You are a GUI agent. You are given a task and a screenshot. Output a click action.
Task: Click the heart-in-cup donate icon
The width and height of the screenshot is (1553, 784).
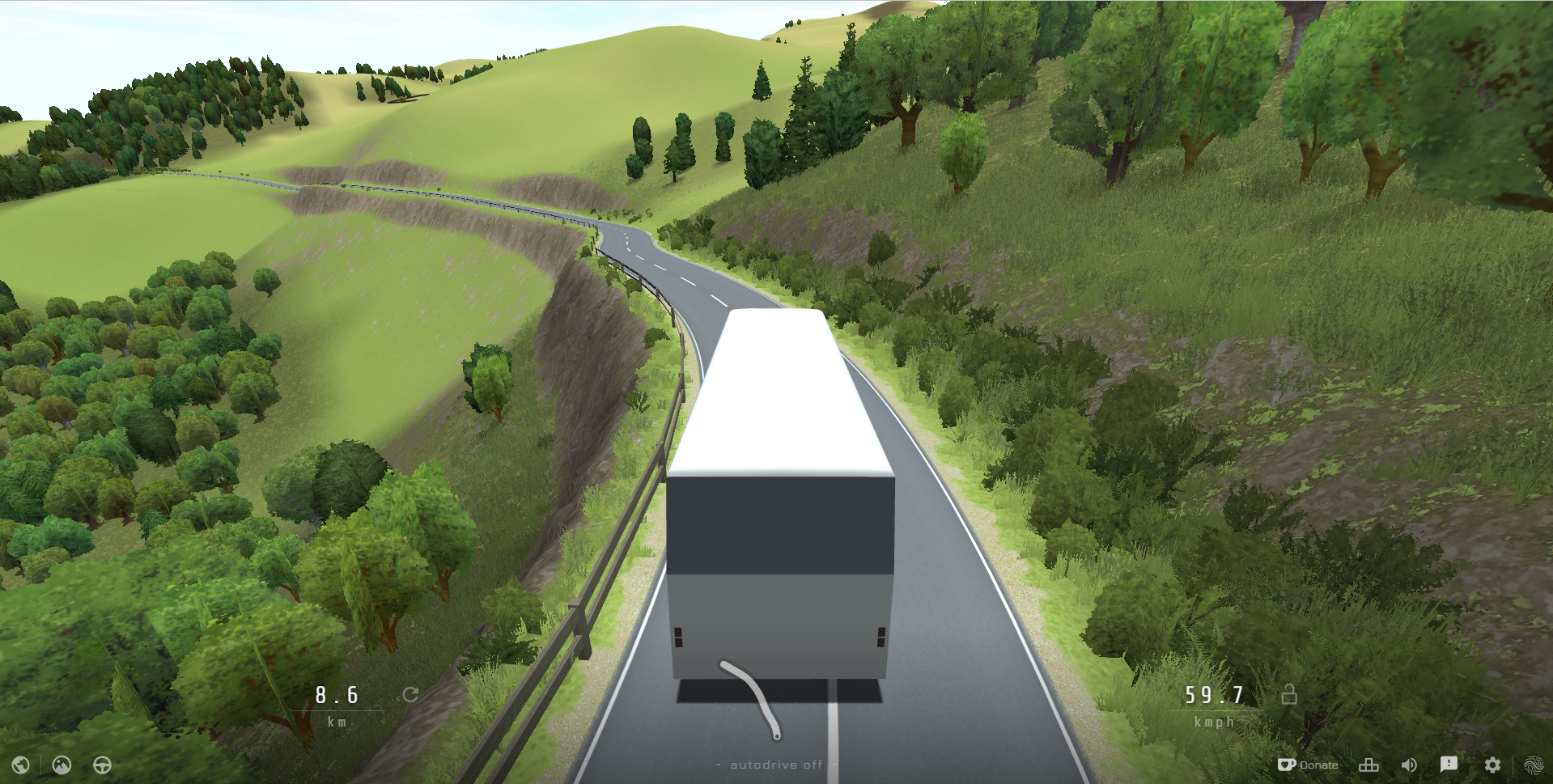(x=1288, y=764)
